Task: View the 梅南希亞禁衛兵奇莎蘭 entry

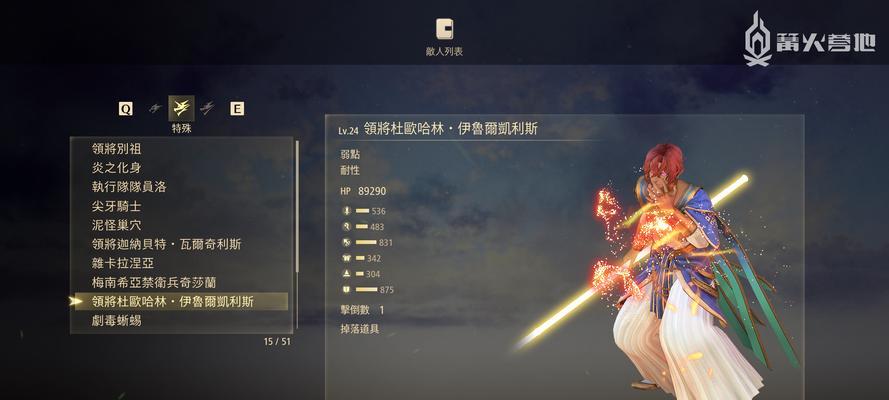Action: click(x=153, y=282)
